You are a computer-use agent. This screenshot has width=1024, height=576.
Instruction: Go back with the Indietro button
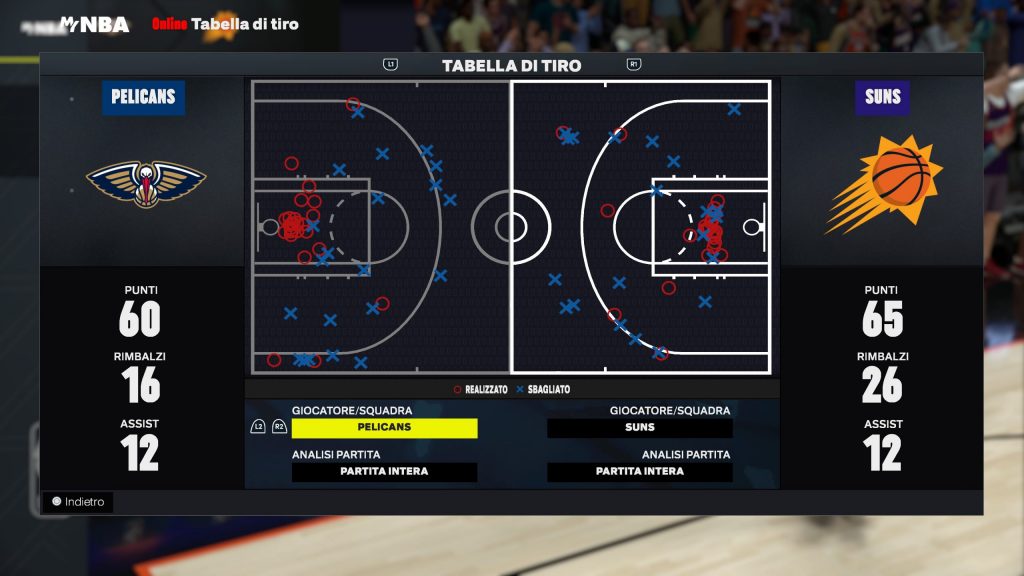[78, 502]
